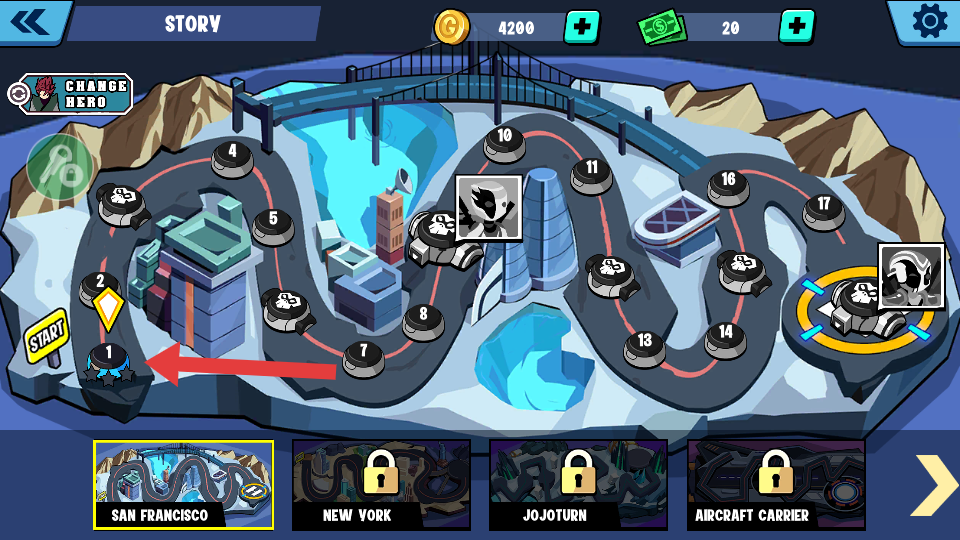960x540 pixels.
Task: Choose level 10 node
Action: 504,139
